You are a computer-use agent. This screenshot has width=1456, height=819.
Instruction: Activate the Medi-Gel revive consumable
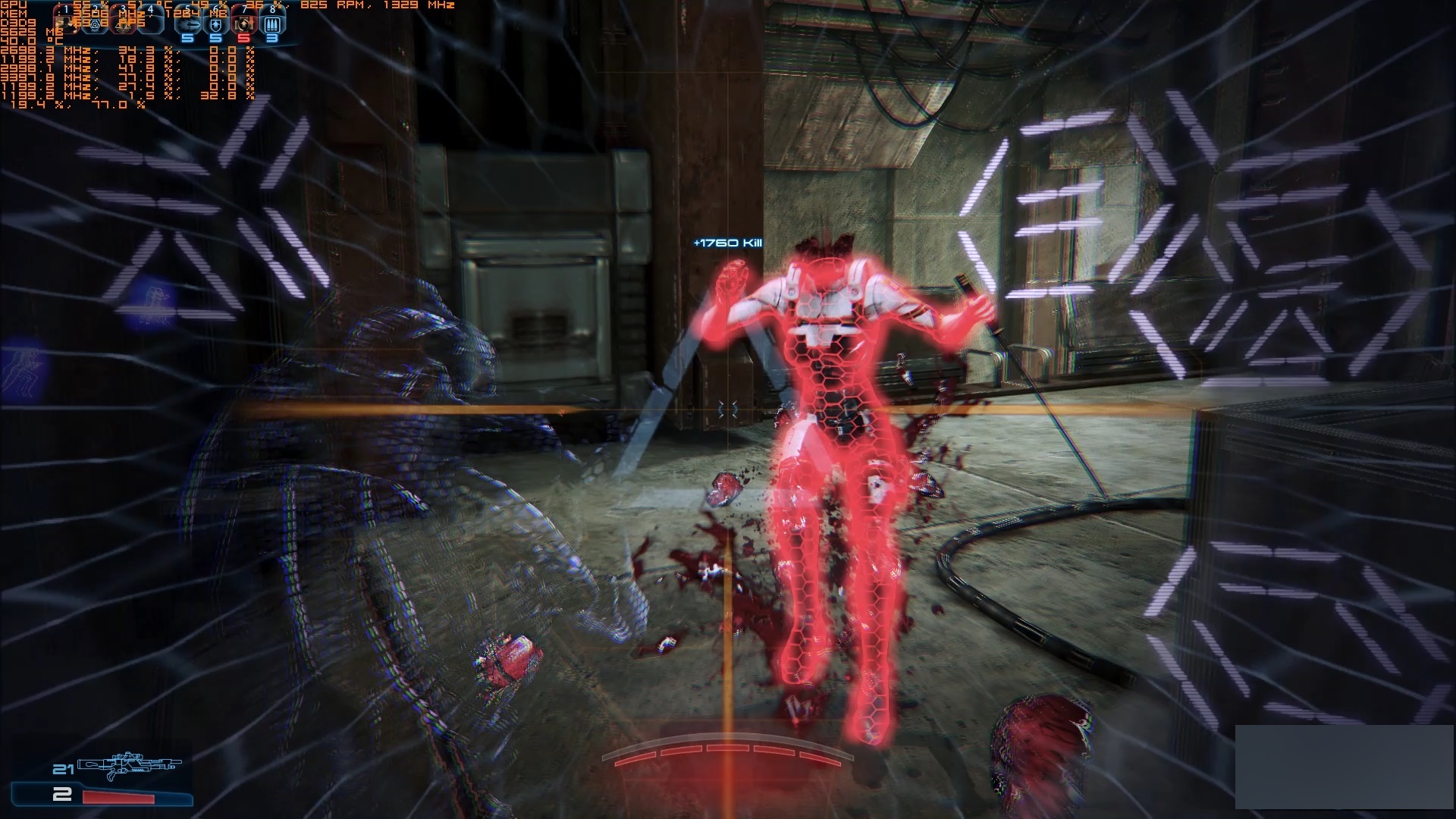(x=243, y=24)
